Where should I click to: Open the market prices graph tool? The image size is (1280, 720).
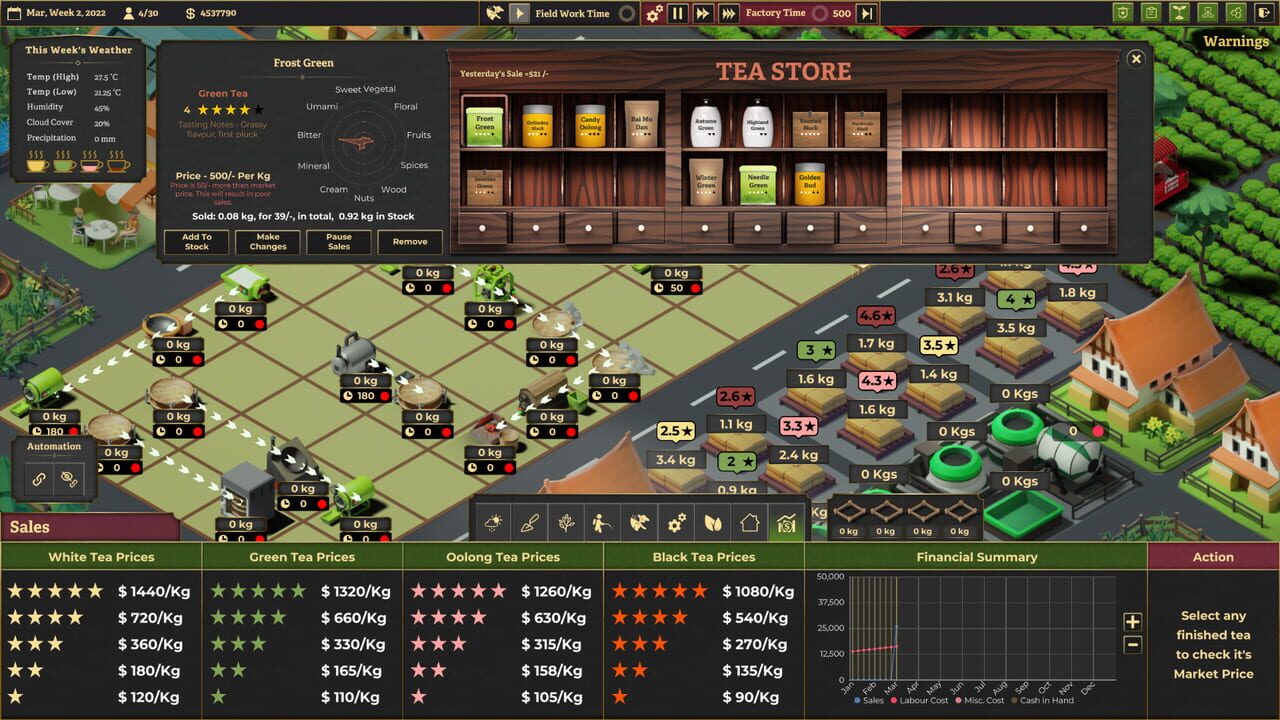click(786, 522)
